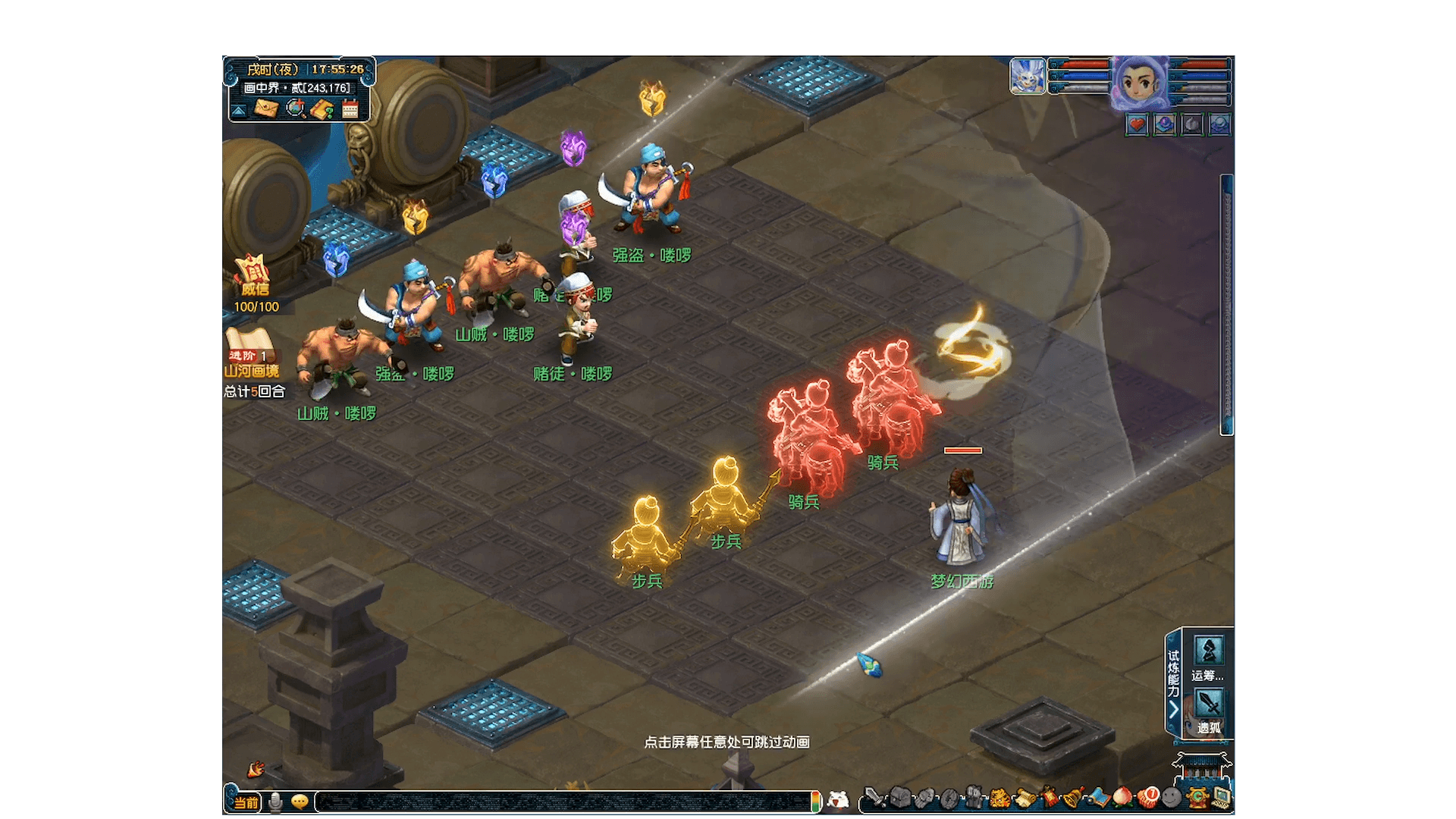Click the white pet portrait
Viewport: 1456px width, 819px height.
1028,77
